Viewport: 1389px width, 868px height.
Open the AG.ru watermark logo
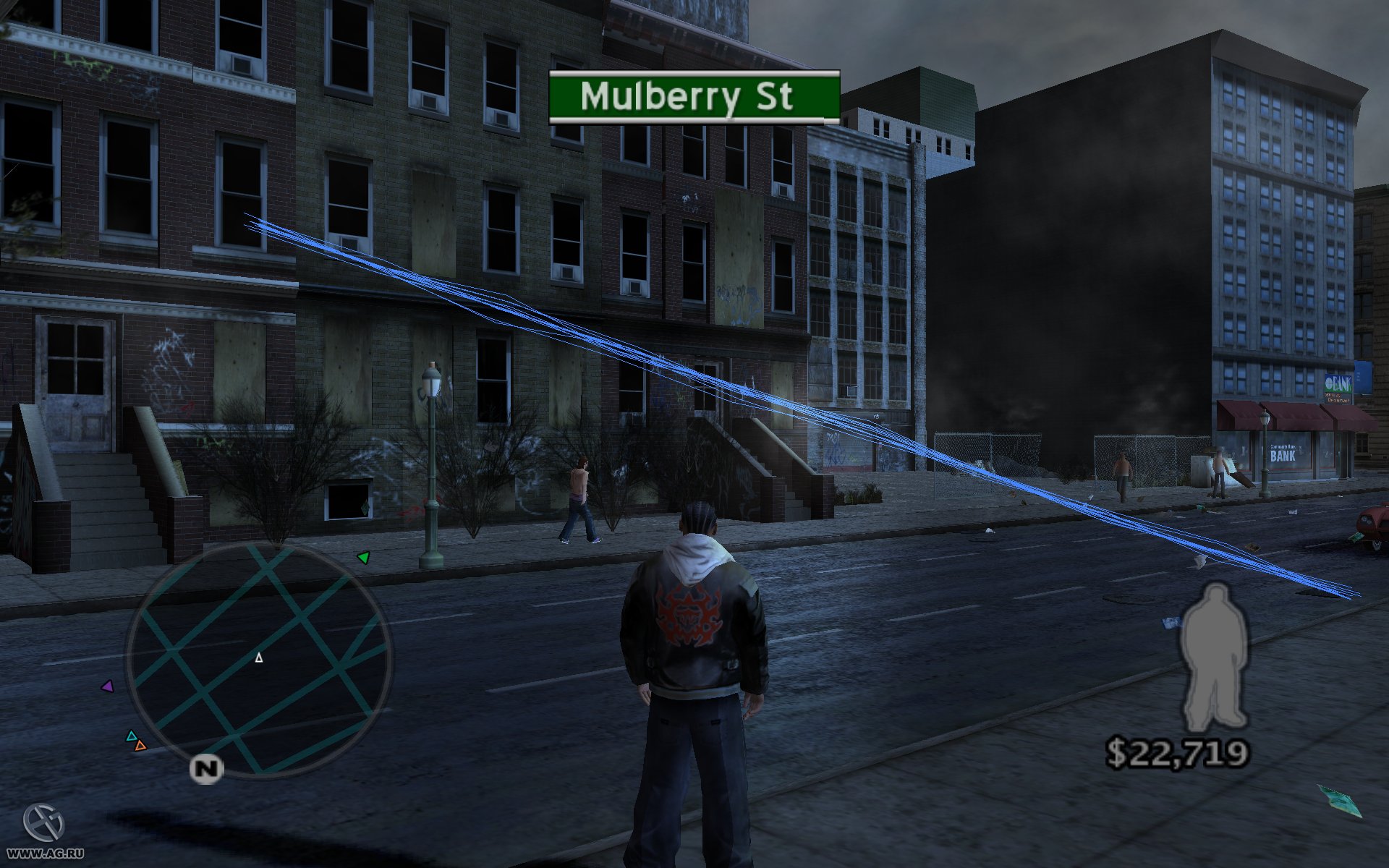point(43,824)
